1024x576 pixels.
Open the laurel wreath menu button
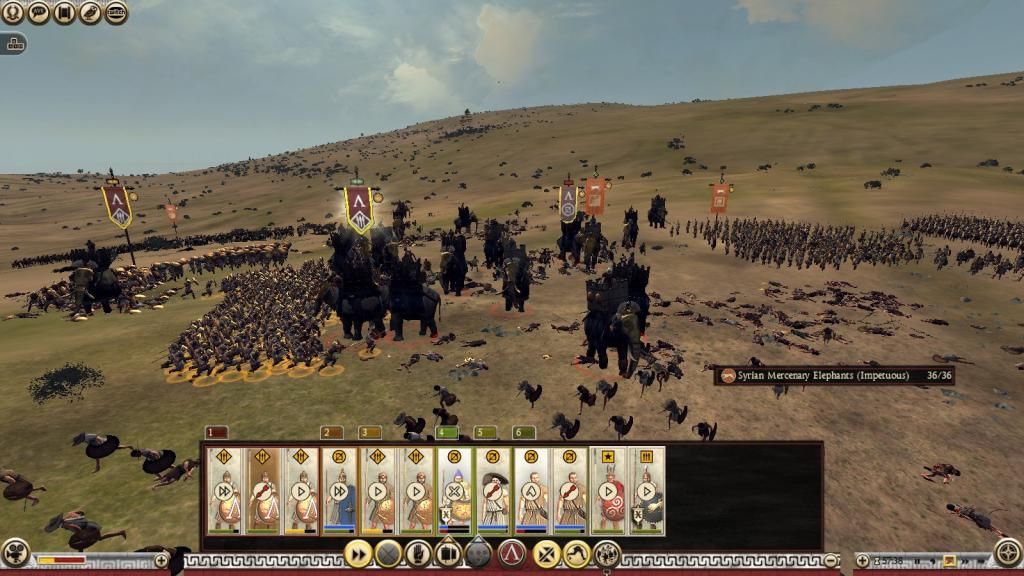[12, 13]
